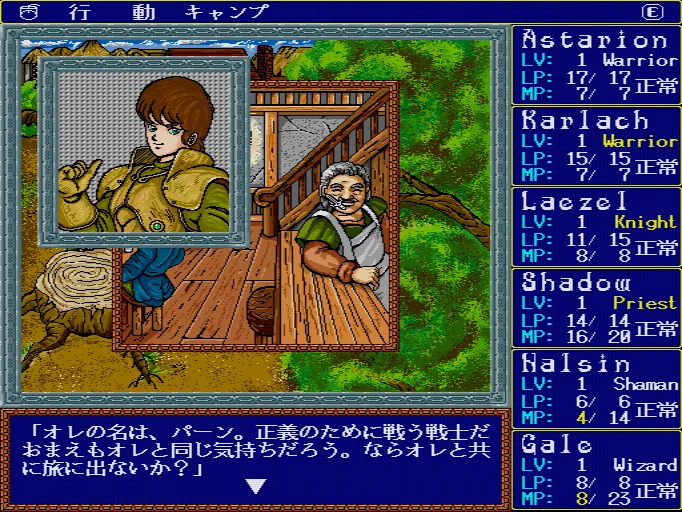Advance dialogue with the white down arrow
Viewport: 682px width, 512px height.
coord(257,486)
